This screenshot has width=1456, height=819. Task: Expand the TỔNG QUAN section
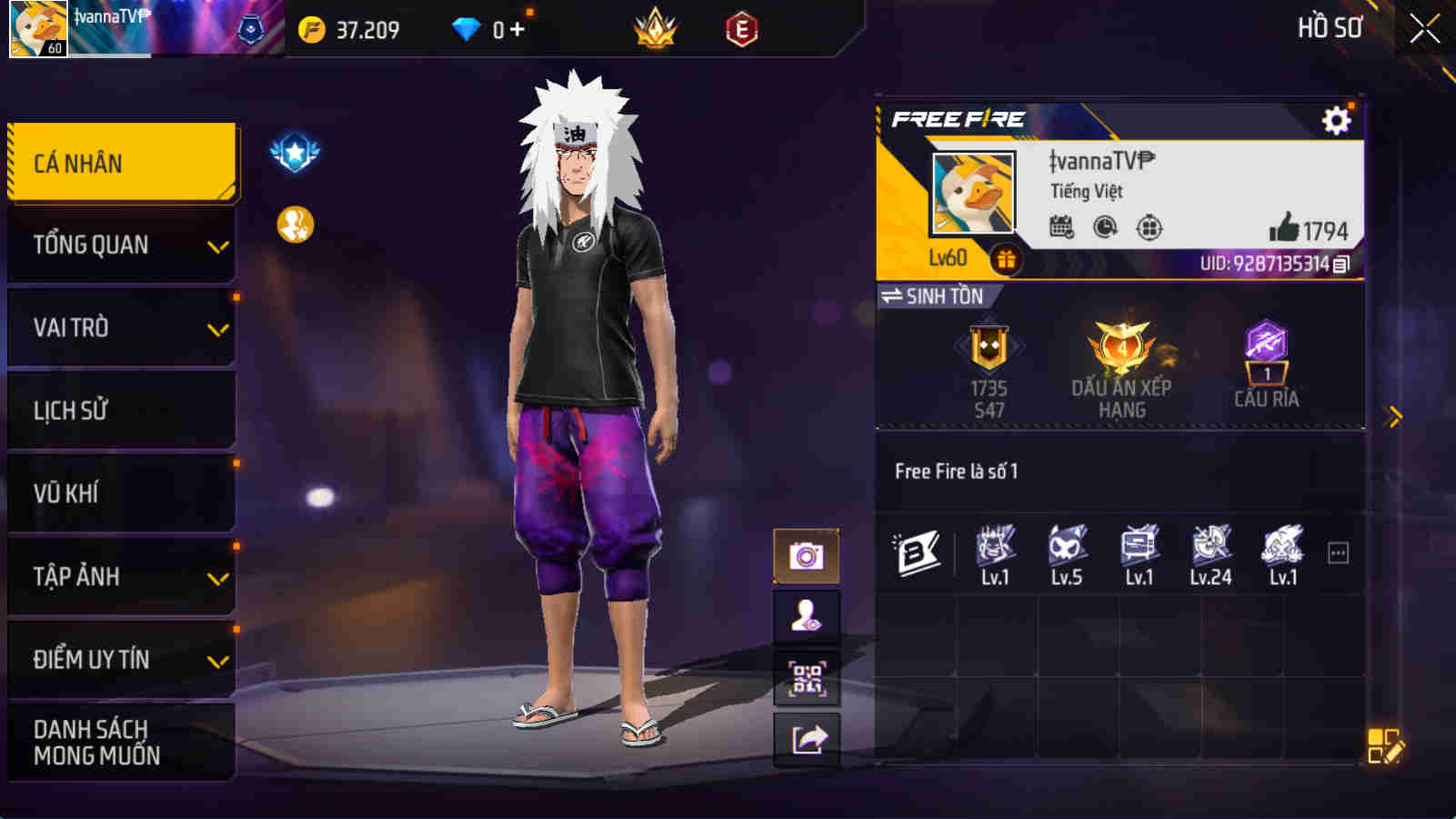pyautogui.click(x=121, y=245)
